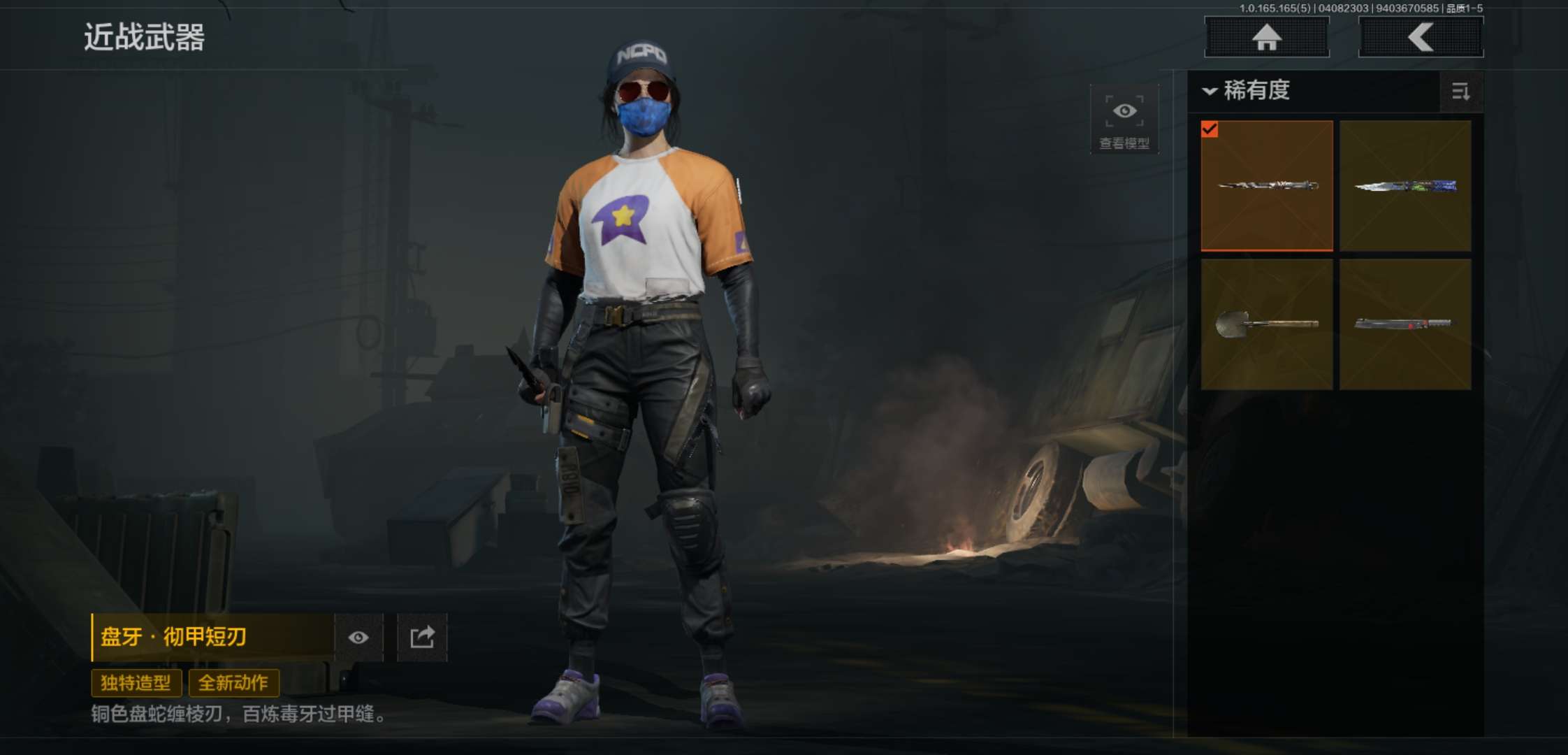Preview weapon with the eye icon

[x=358, y=638]
